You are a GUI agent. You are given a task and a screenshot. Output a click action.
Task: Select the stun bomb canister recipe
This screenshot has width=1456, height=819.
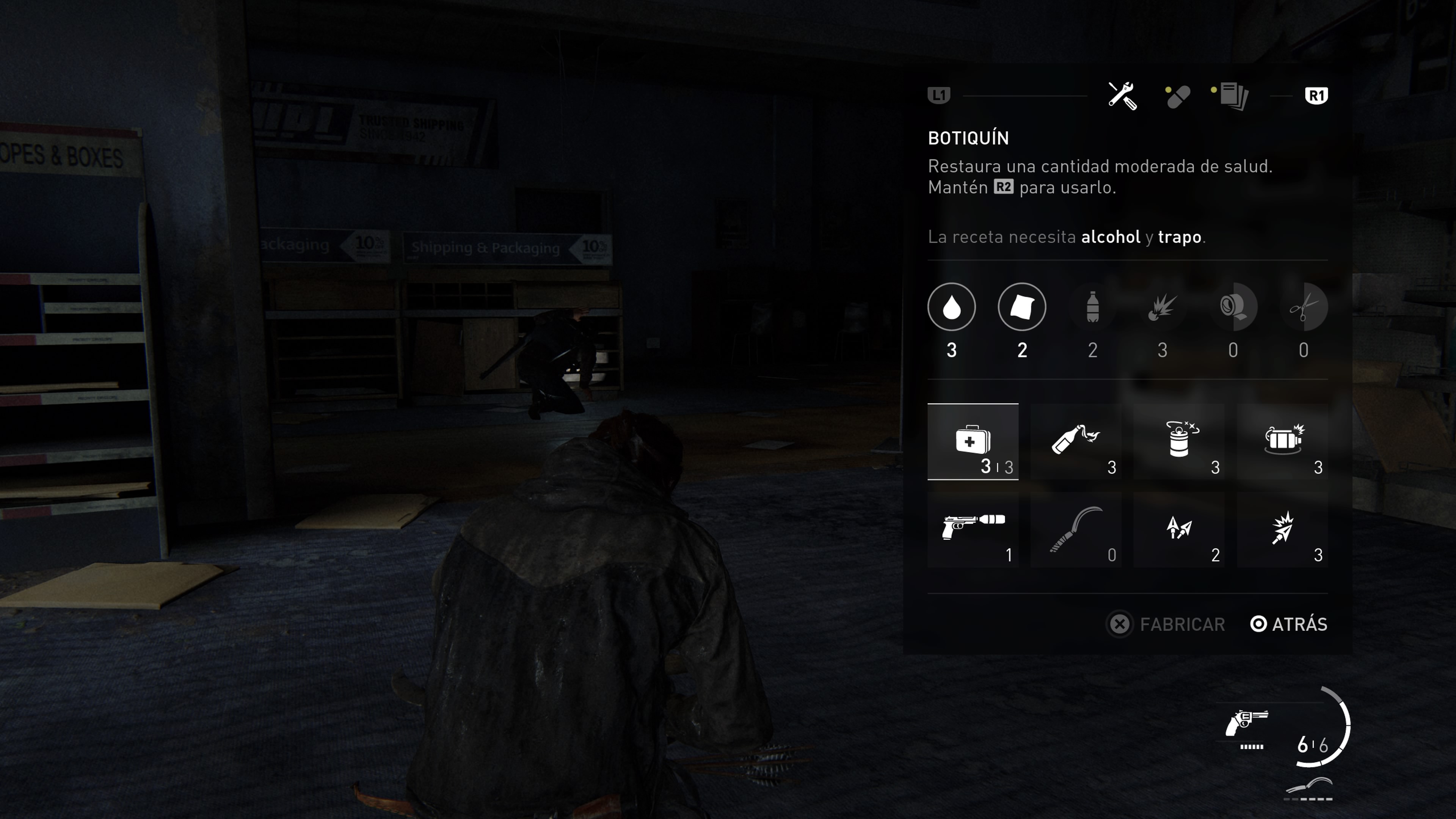(1180, 442)
